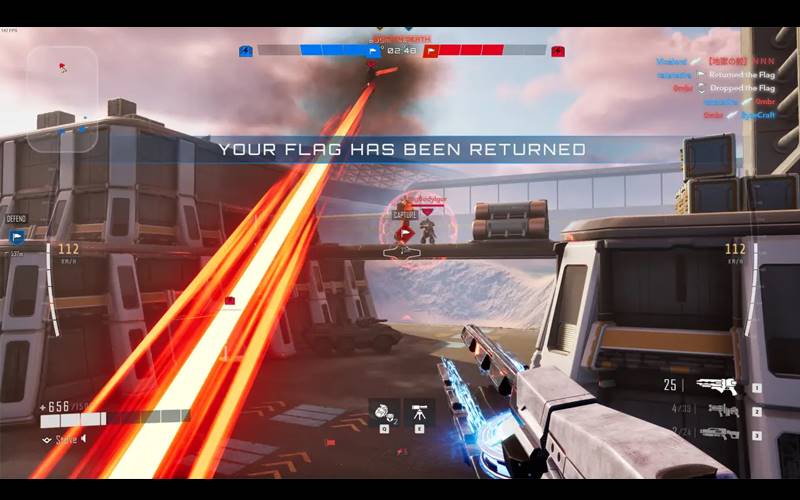Click the blue team flag icon in scorebar
The image size is (800, 500).
coord(374,50)
